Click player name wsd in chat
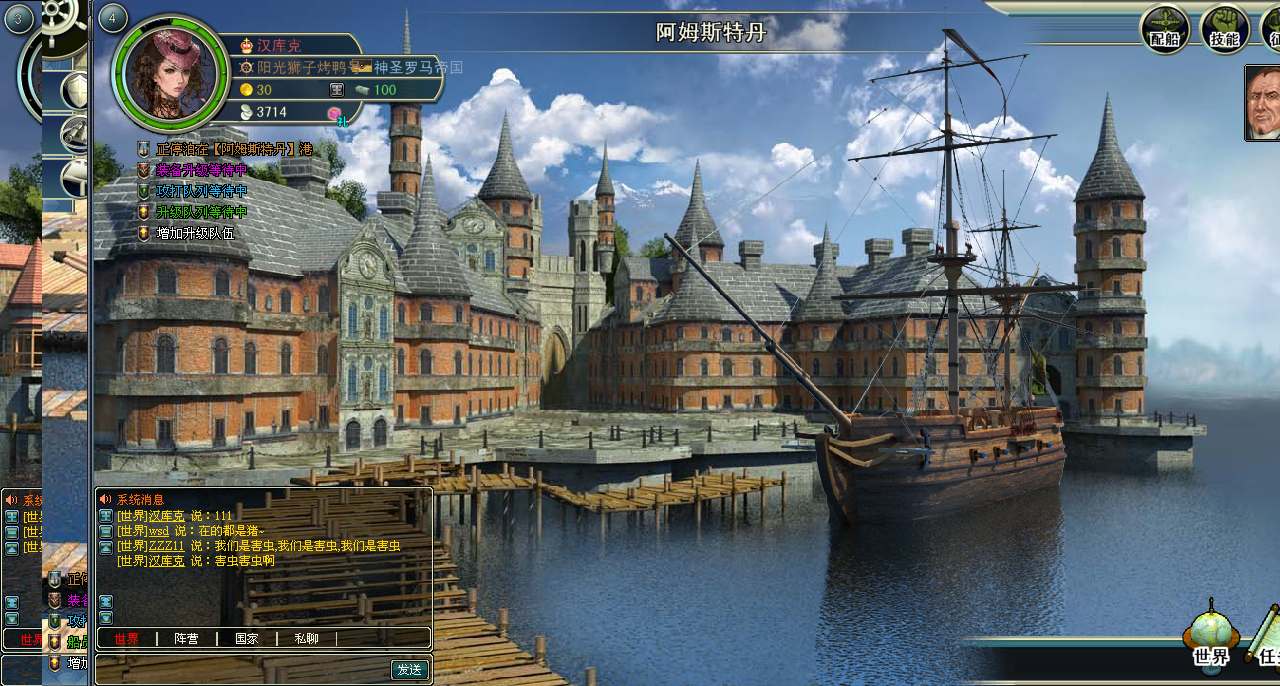 point(159,531)
